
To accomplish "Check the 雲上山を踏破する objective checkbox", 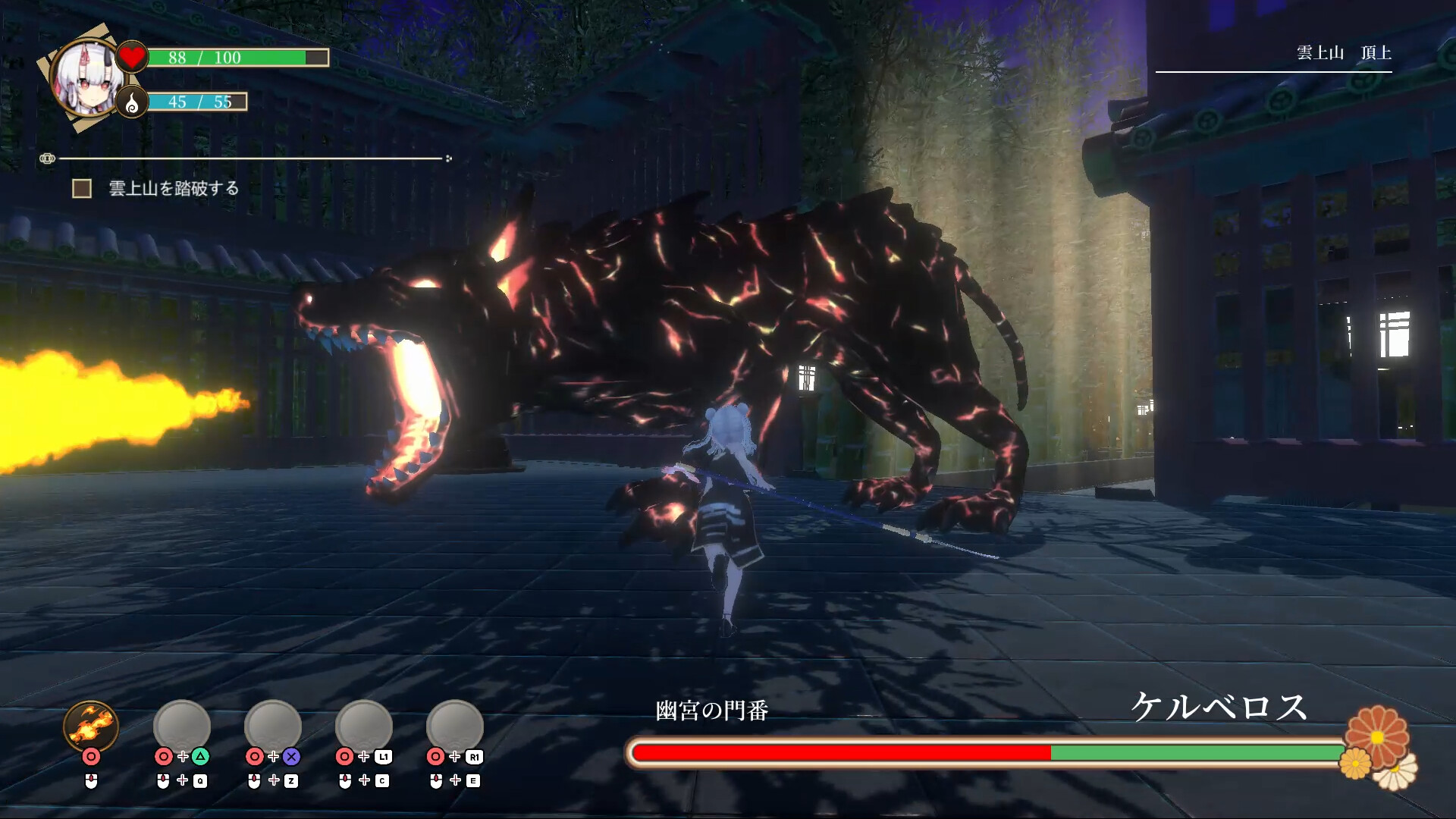I will (80, 187).
